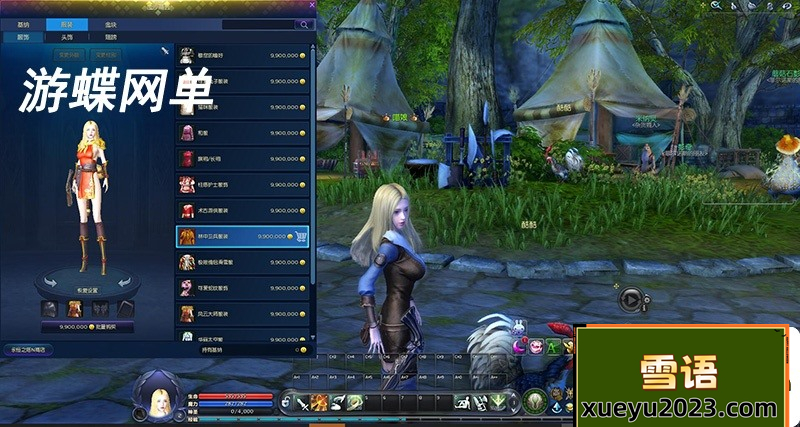Image resolution: width=800 pixels, height=427 pixels.
Task: Select the orange outfit preview slot
Action: click(75, 309)
